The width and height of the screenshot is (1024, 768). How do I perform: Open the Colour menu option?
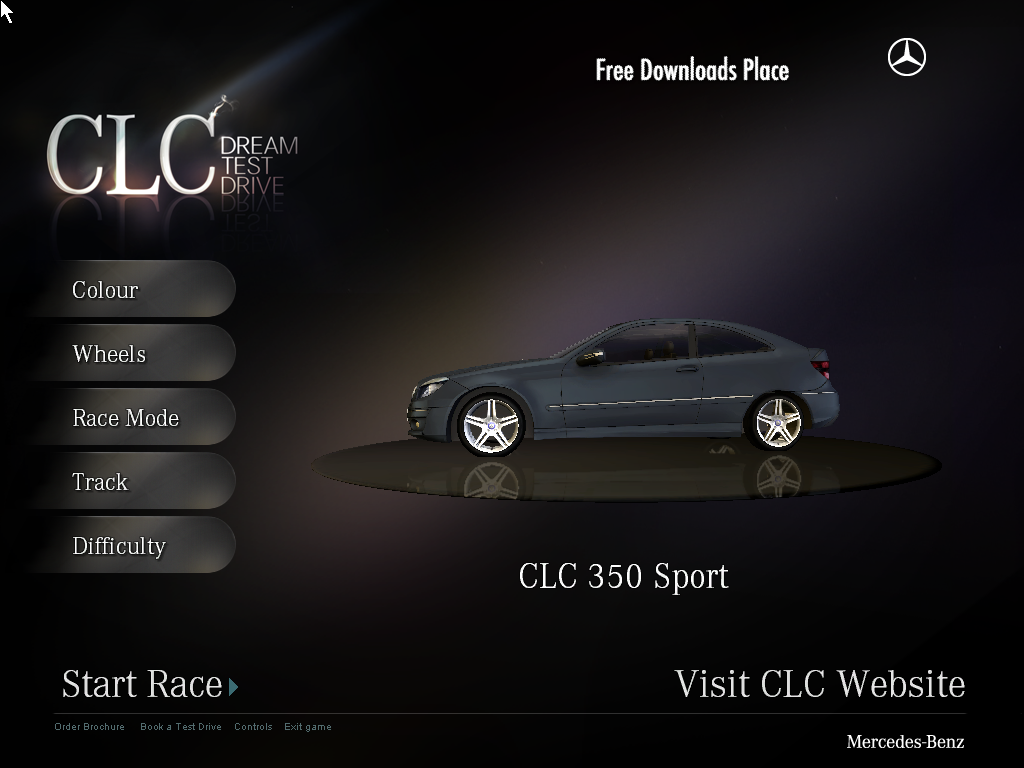pyautogui.click(x=106, y=290)
